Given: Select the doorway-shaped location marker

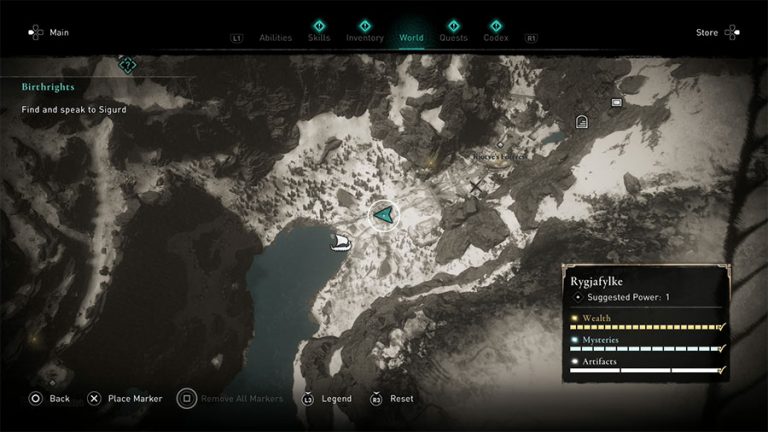Looking at the screenshot, I should [582, 121].
